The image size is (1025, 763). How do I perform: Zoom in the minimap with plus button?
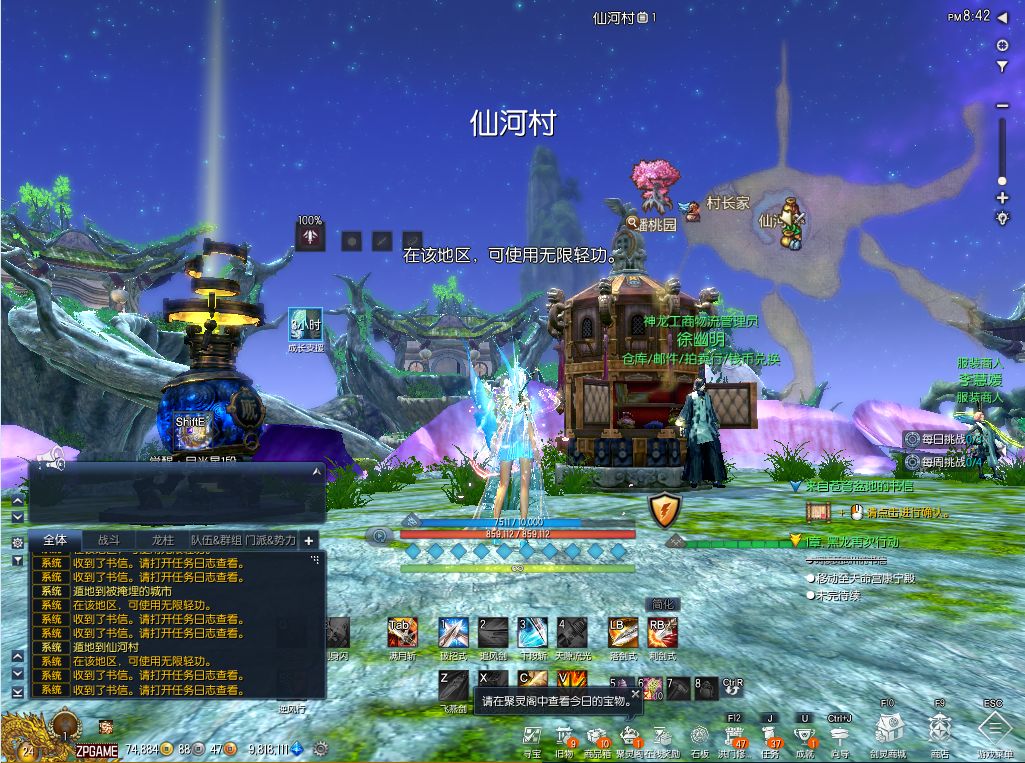point(1002,198)
